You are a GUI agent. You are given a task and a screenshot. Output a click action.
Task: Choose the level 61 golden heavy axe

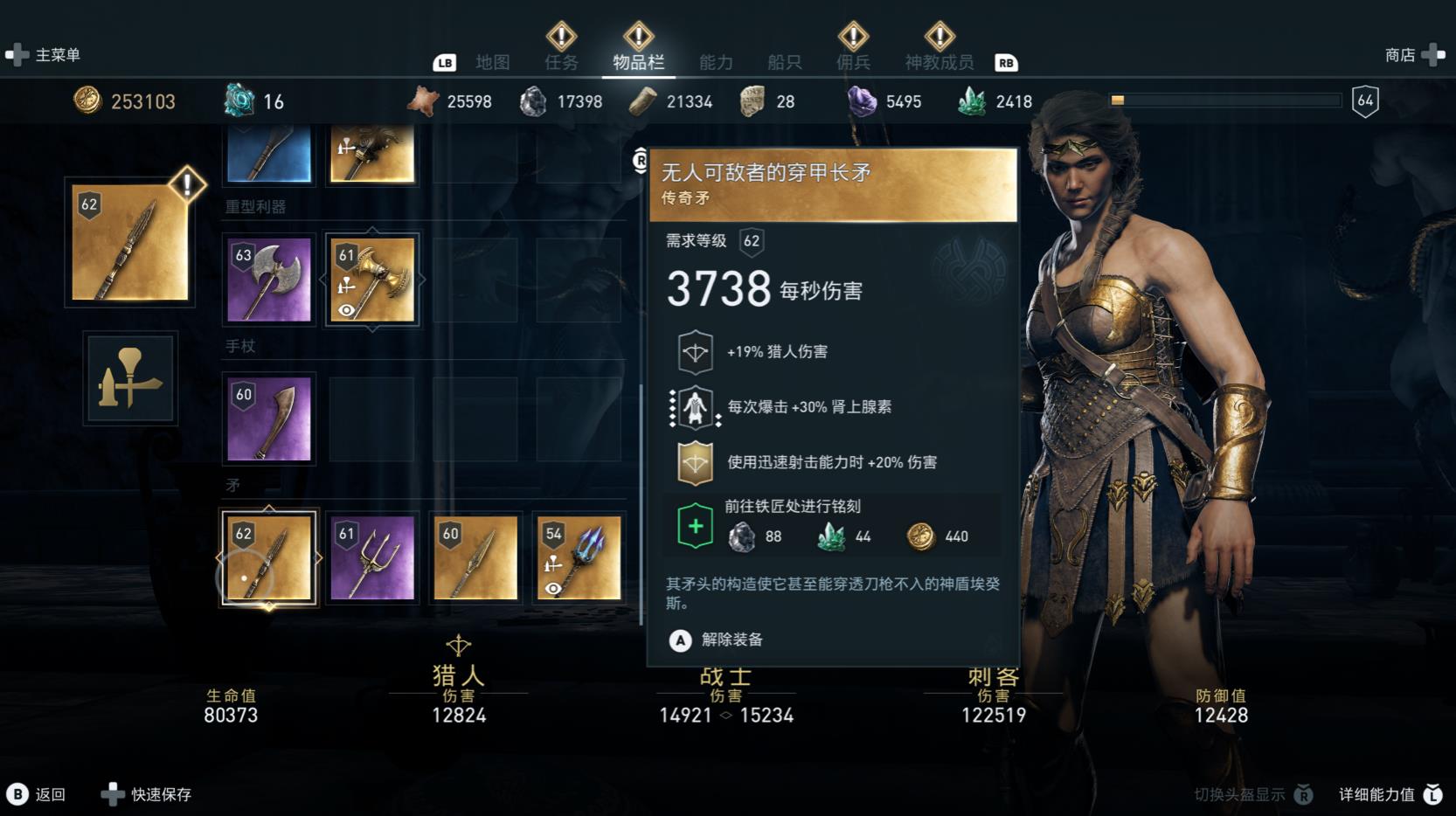372,280
